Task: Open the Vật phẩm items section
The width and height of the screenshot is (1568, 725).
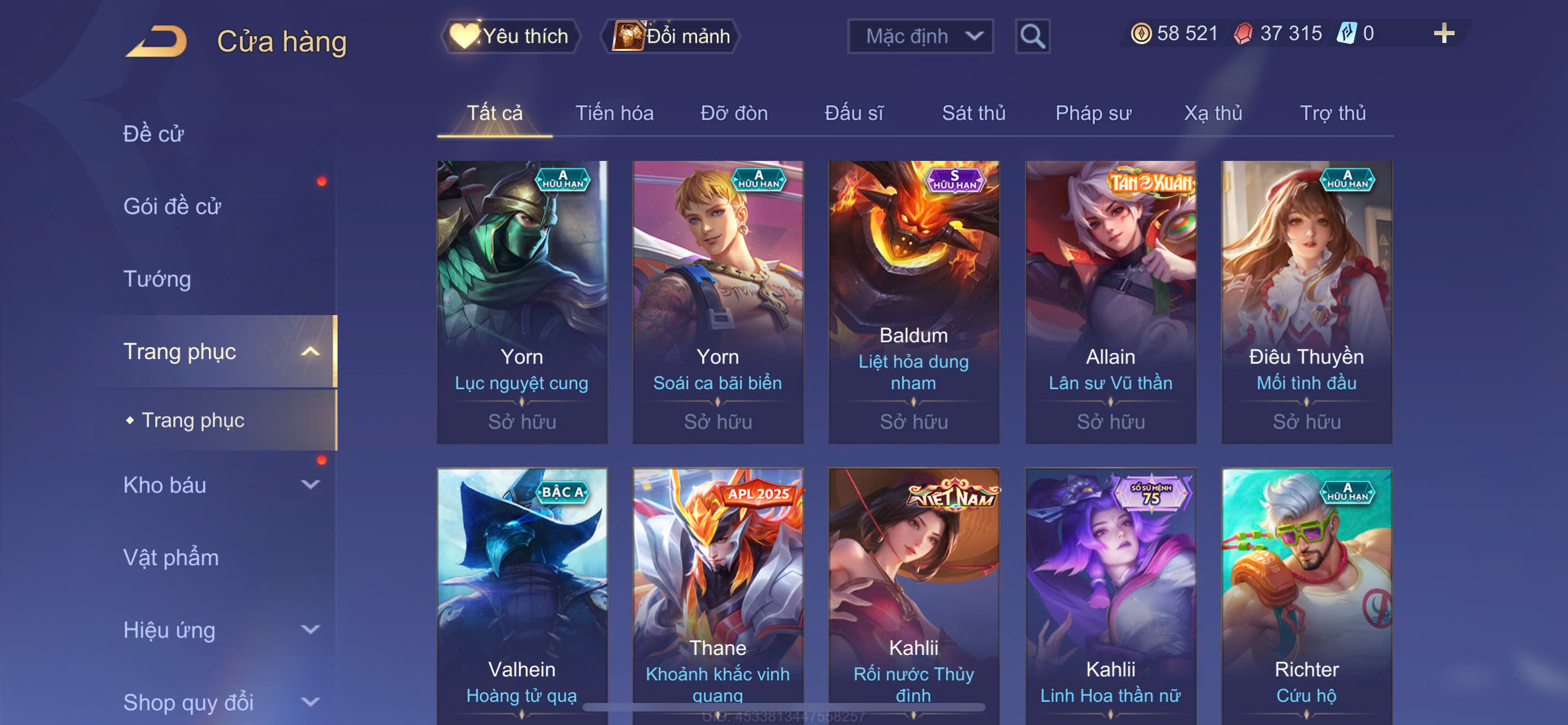Action: click(171, 558)
